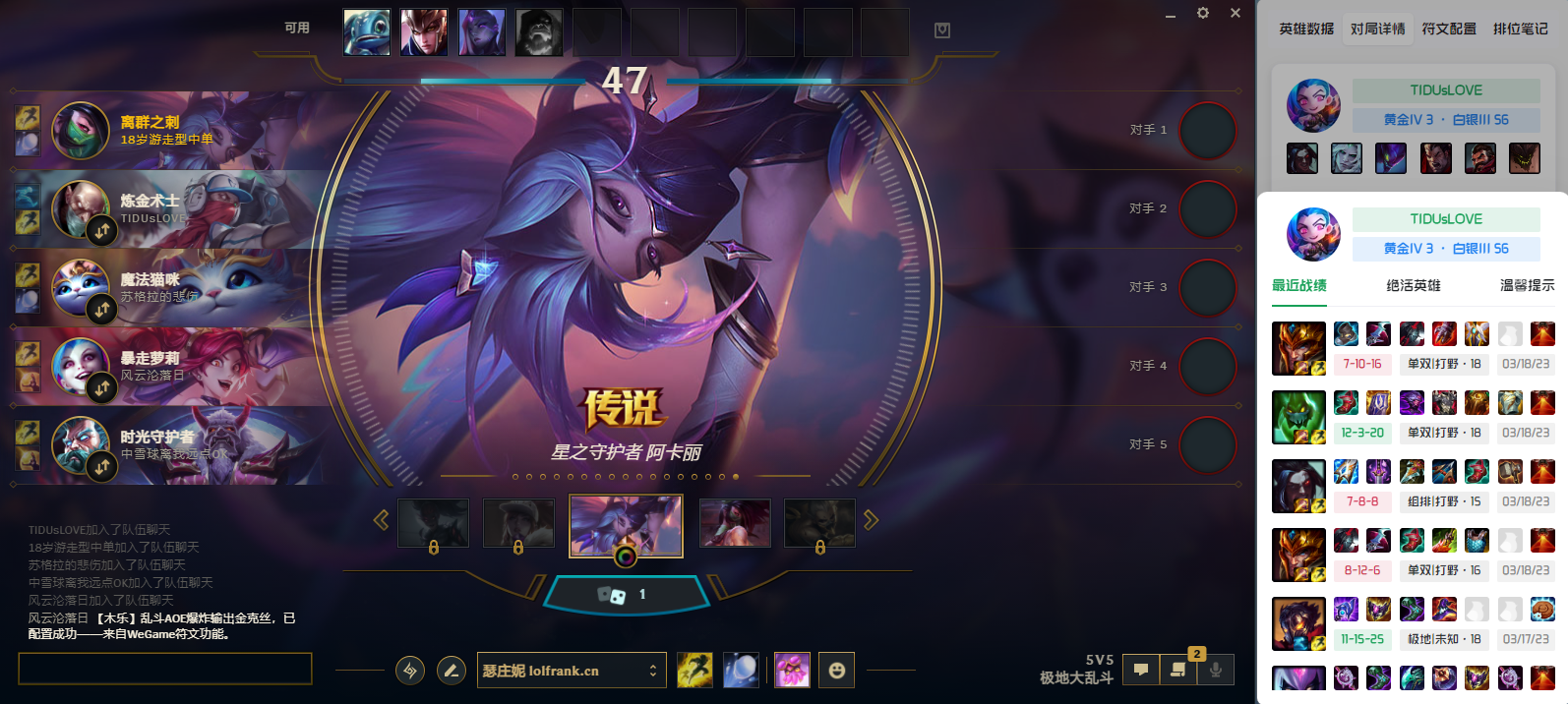Open the rune page dropdown 瑟庄妮
This screenshot has width=1568, height=704.
(x=571, y=671)
